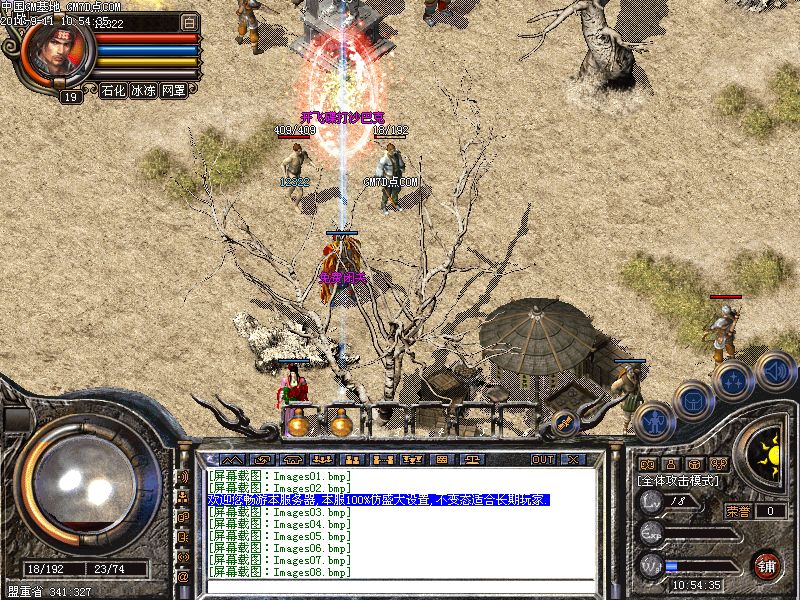Open the bag inventory round button
Image resolution: width=800 pixels, height=600 pixels.
(692, 401)
